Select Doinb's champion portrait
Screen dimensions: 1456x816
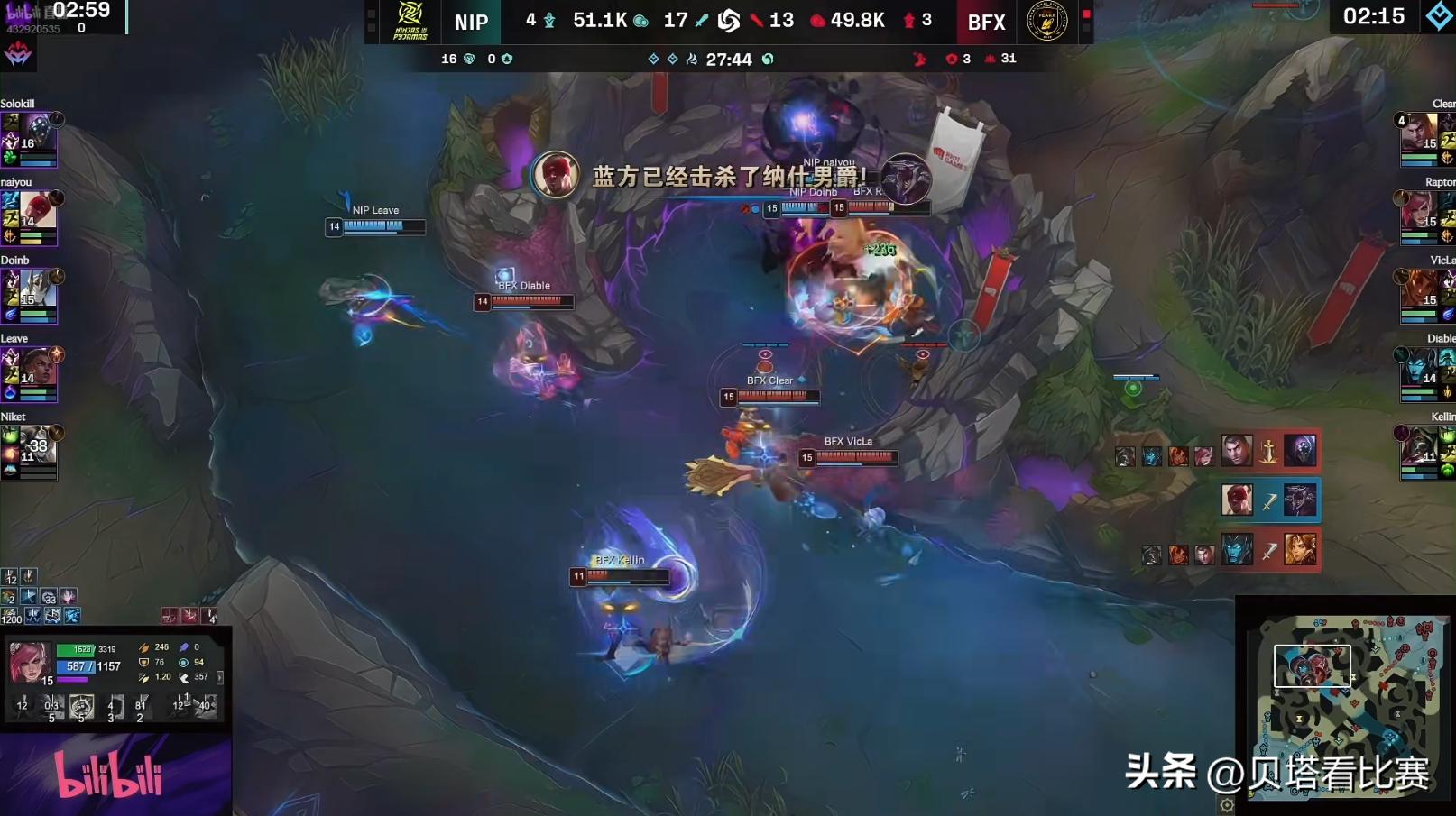(x=37, y=290)
